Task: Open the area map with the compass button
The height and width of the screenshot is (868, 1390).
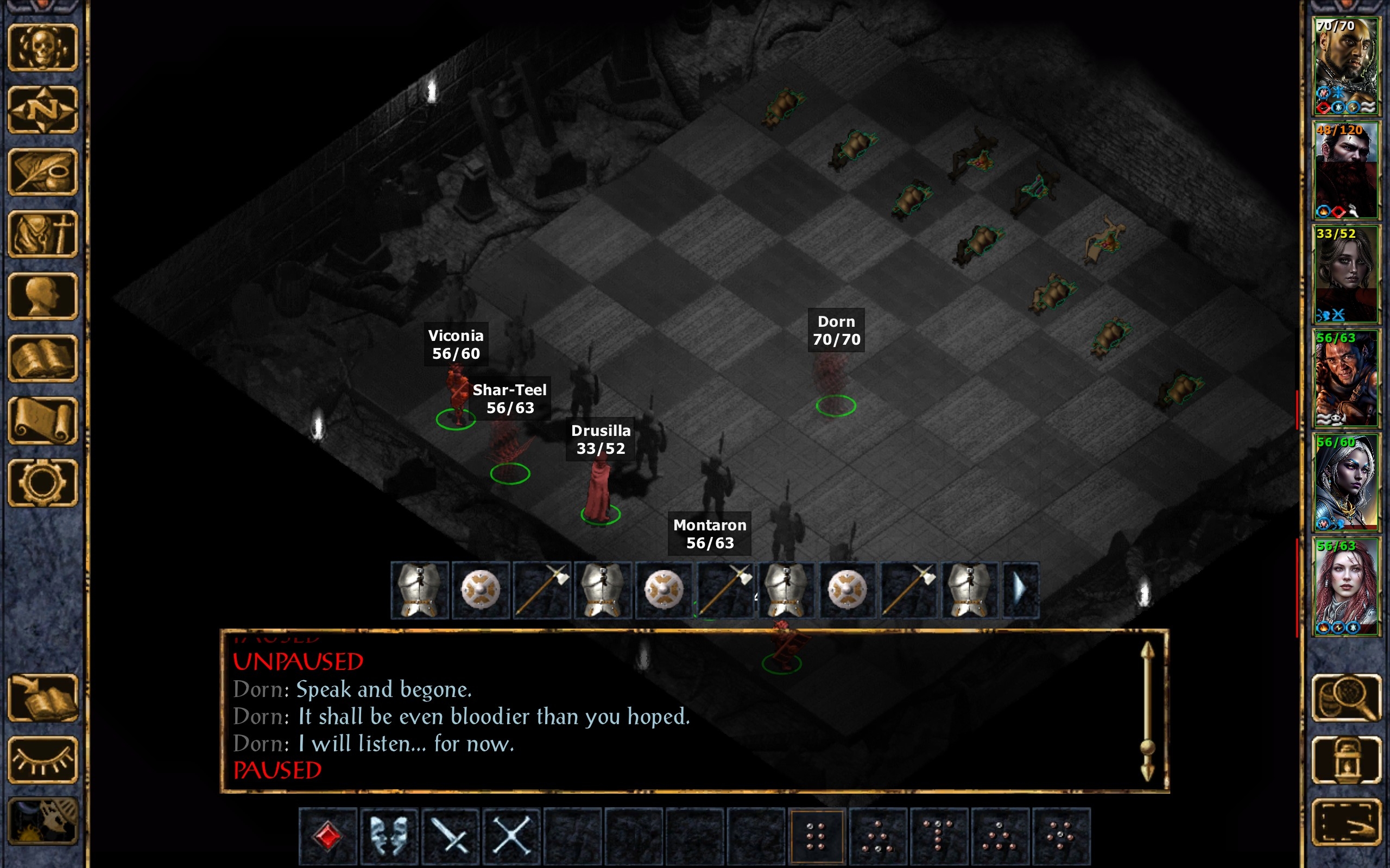Action: pos(42,109)
